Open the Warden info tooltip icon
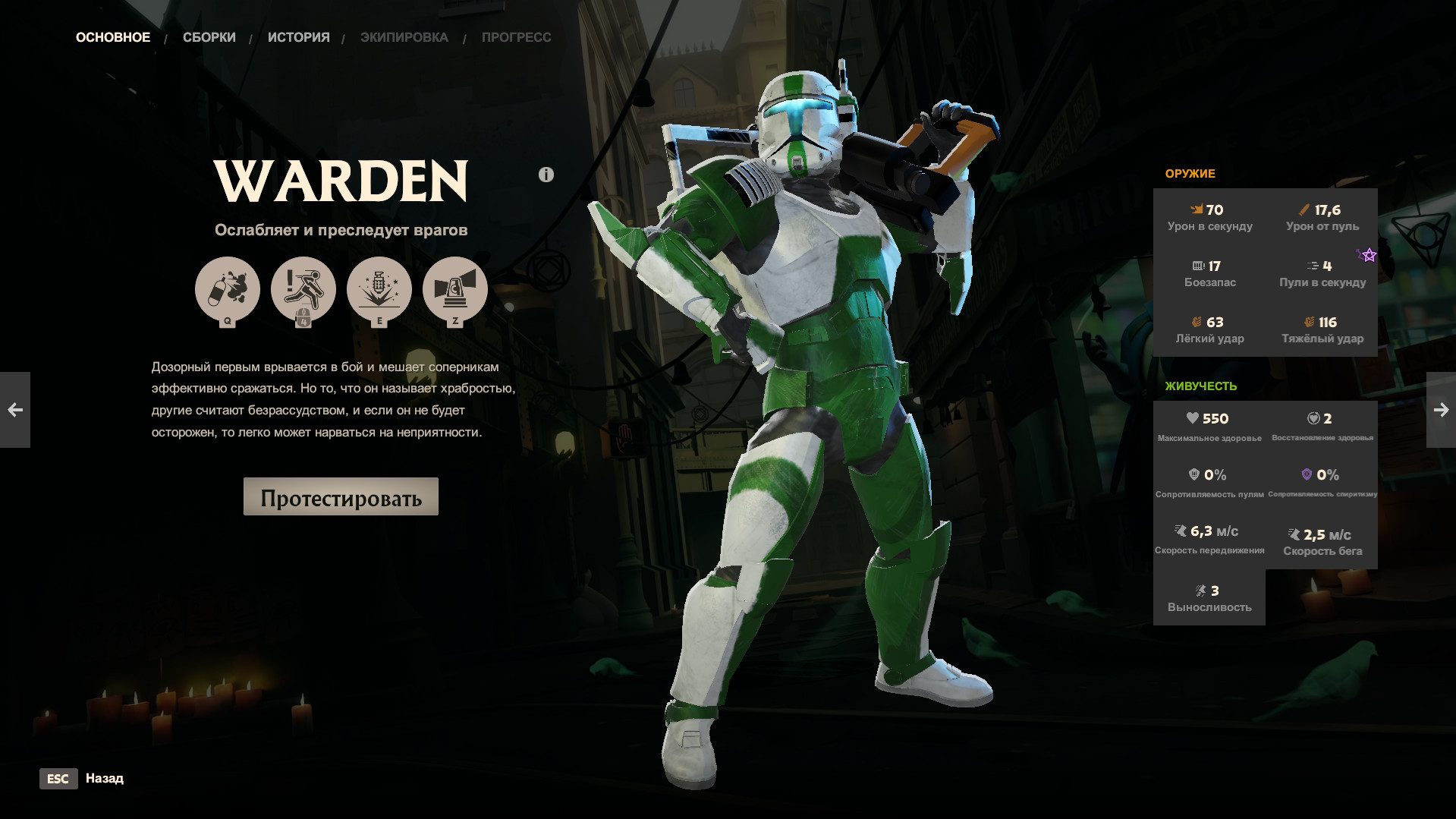Screen dimensions: 1456x819 545,173
